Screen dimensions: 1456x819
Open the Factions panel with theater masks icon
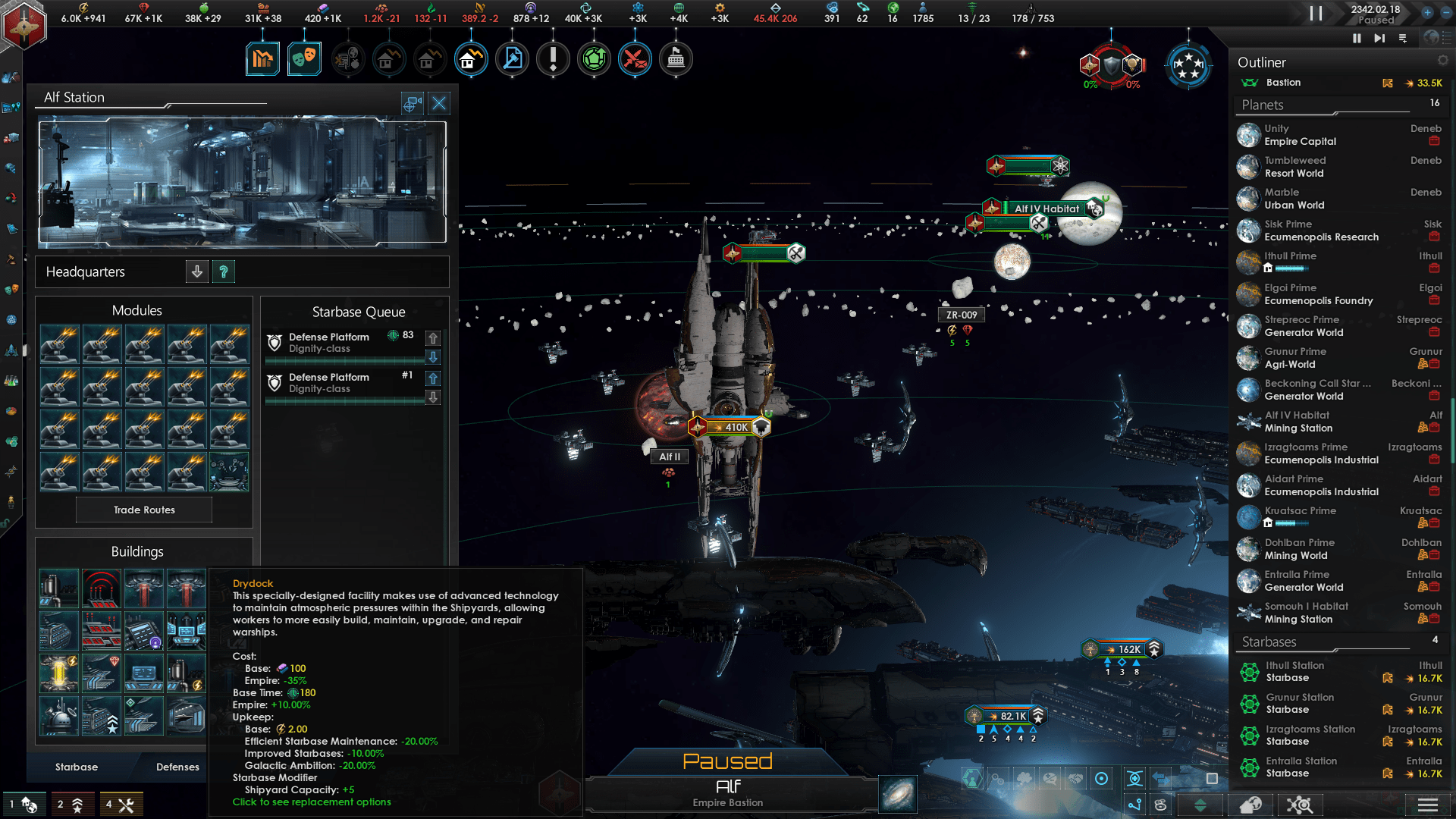point(304,58)
